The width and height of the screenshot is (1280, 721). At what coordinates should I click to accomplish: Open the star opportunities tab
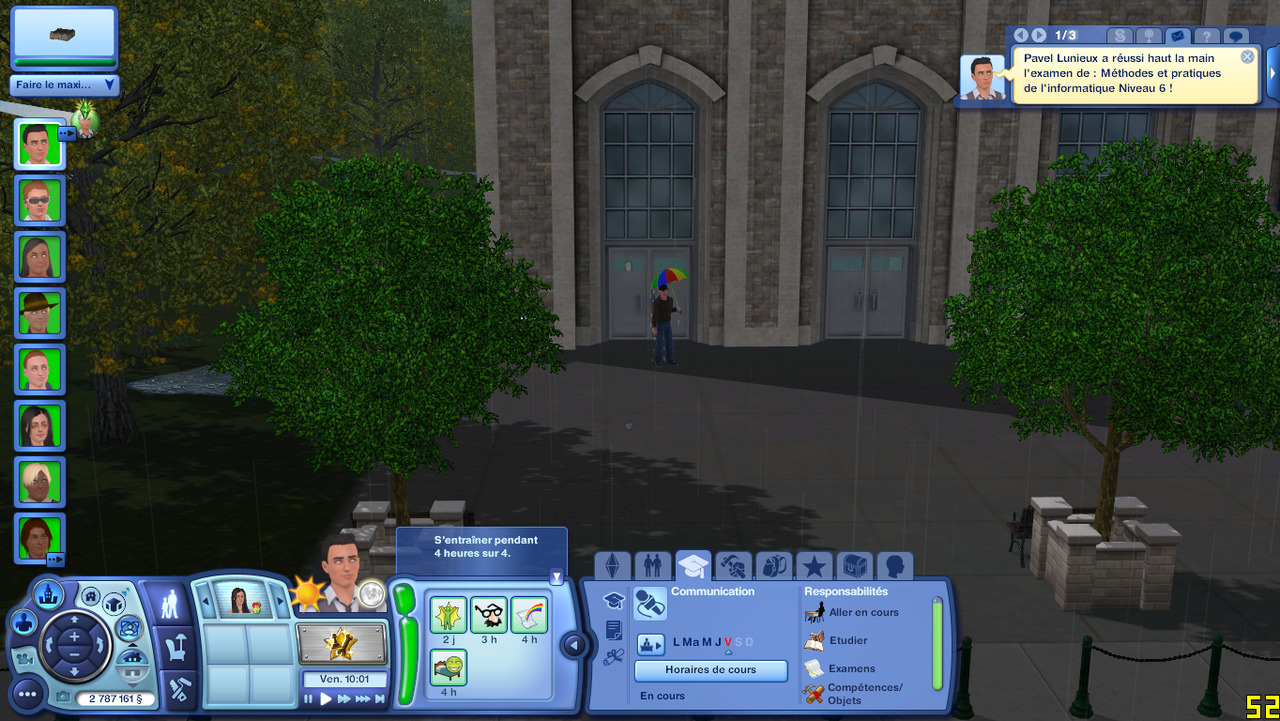point(814,566)
